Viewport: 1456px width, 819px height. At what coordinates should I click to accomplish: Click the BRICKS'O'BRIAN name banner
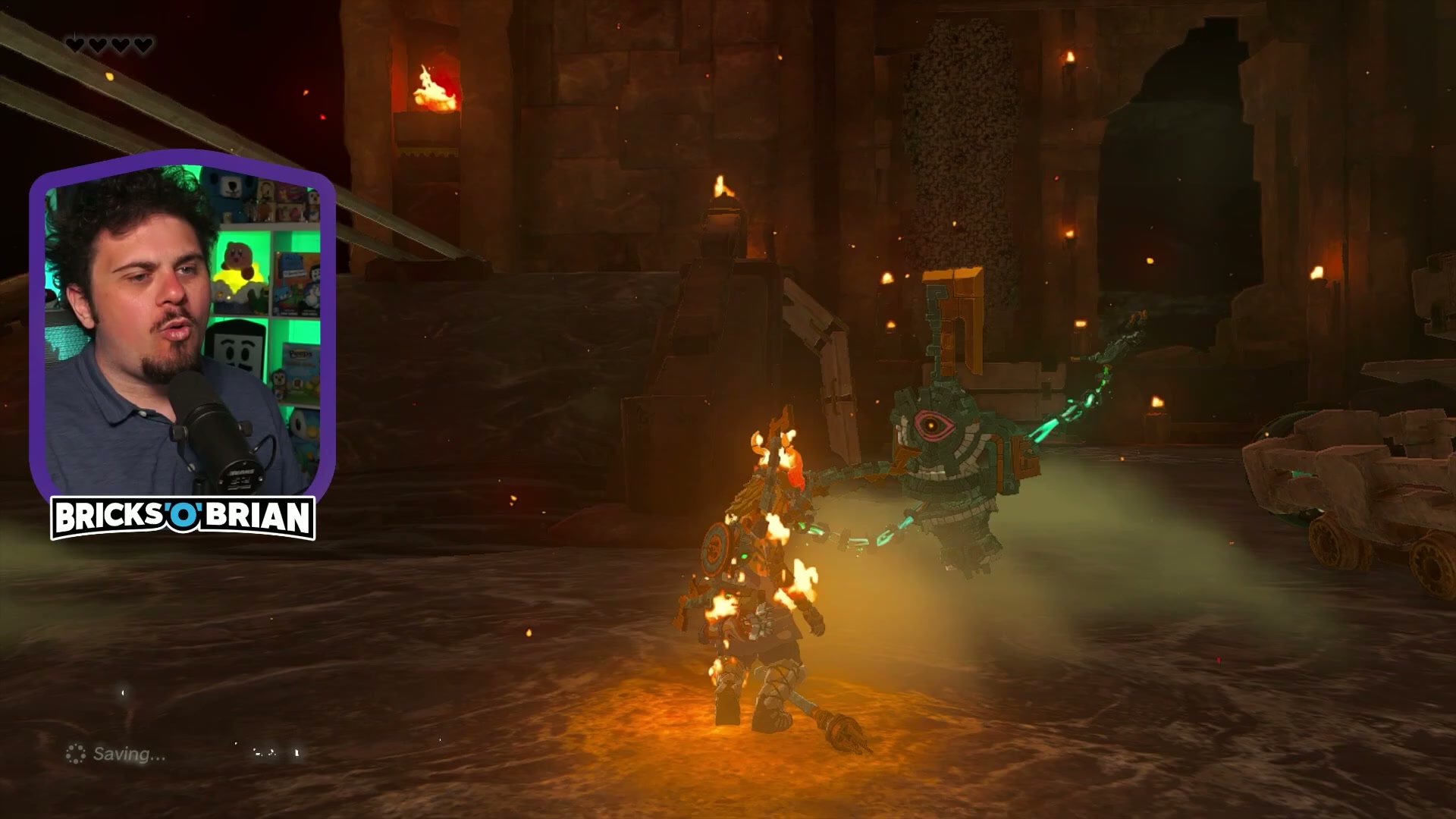(x=184, y=515)
